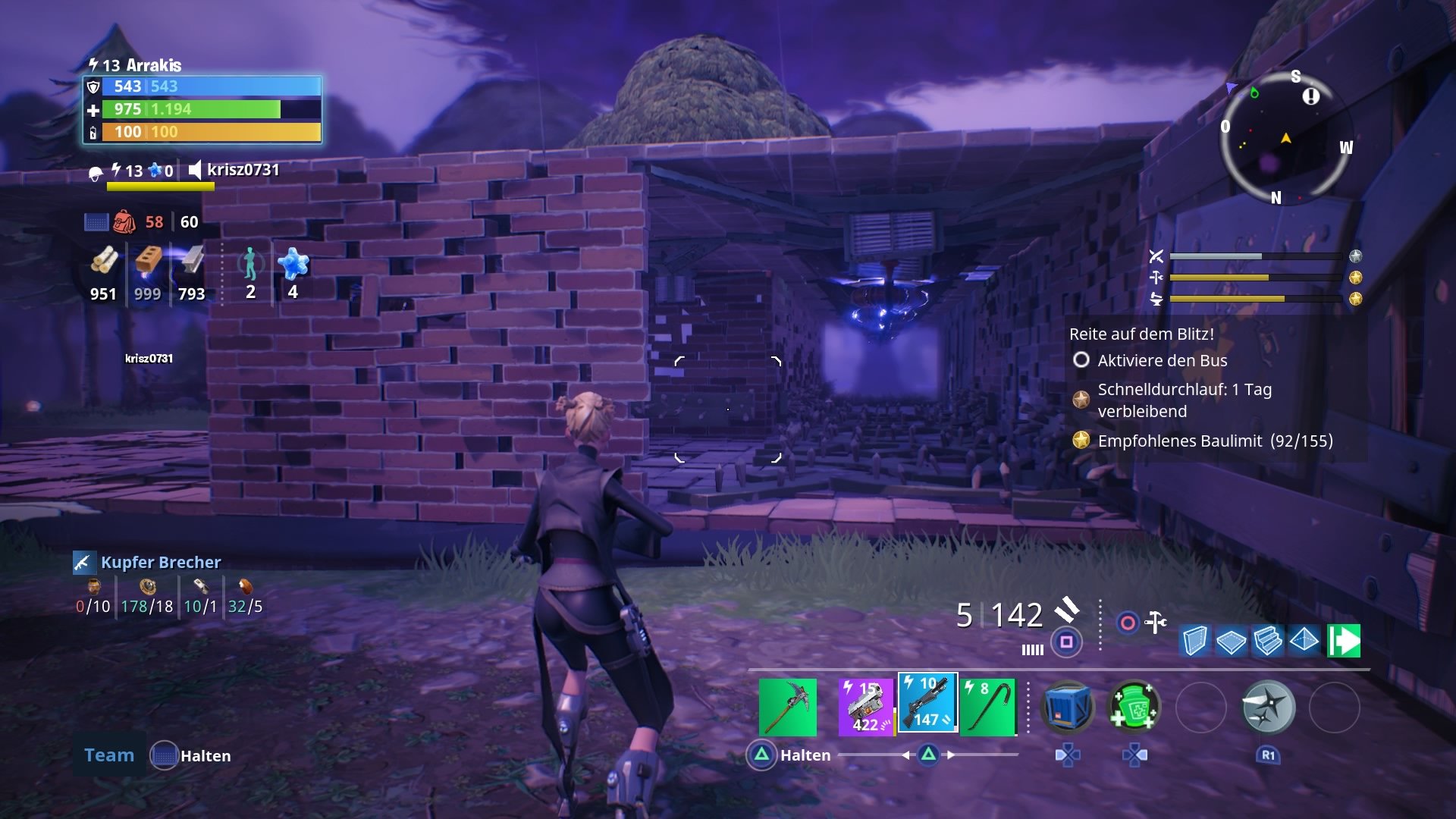Open the green traps/edit icon beside building pieces
The height and width of the screenshot is (819, 1456).
[1344, 641]
